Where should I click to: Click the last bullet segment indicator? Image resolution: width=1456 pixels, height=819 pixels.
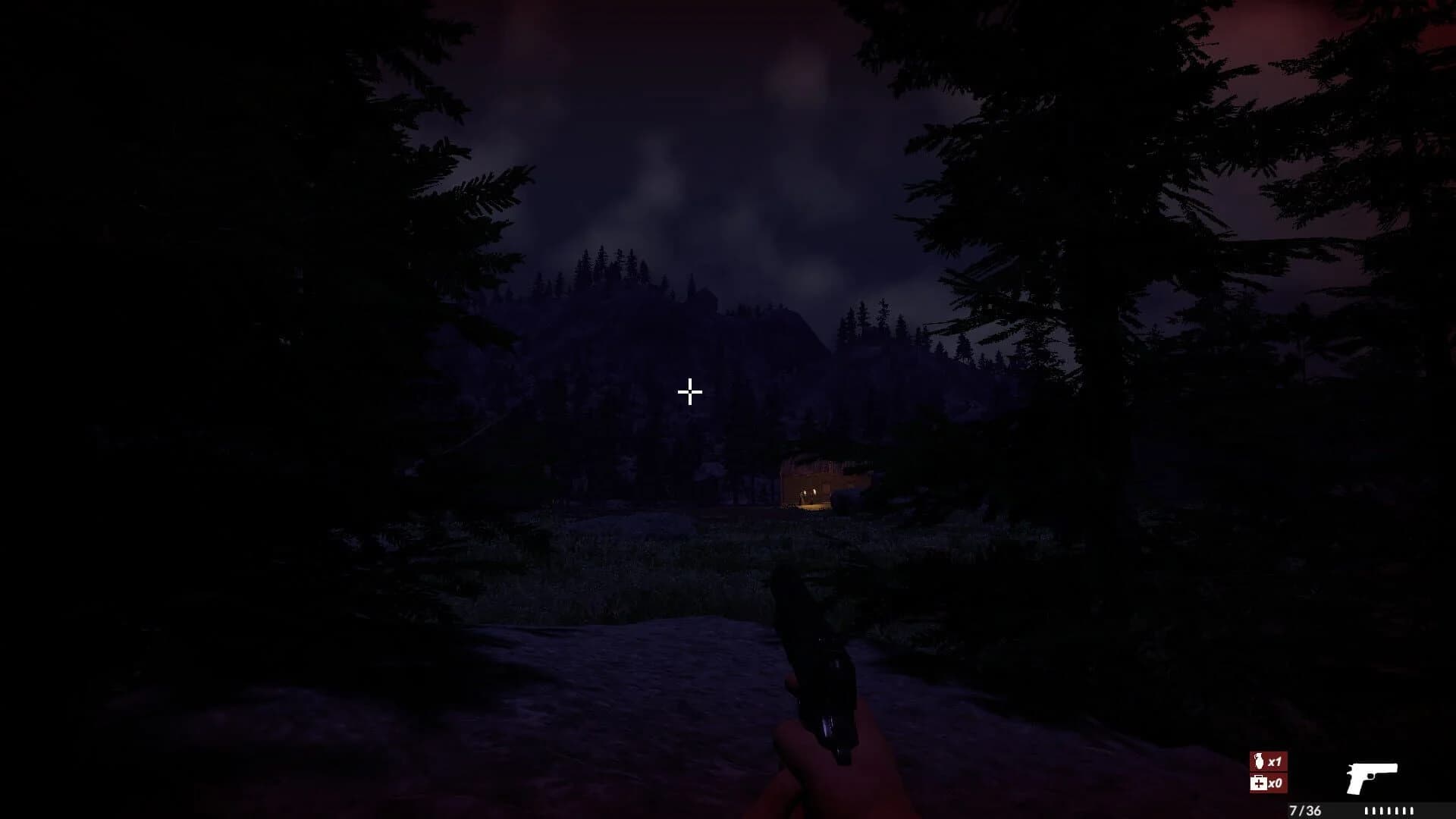(1413, 811)
